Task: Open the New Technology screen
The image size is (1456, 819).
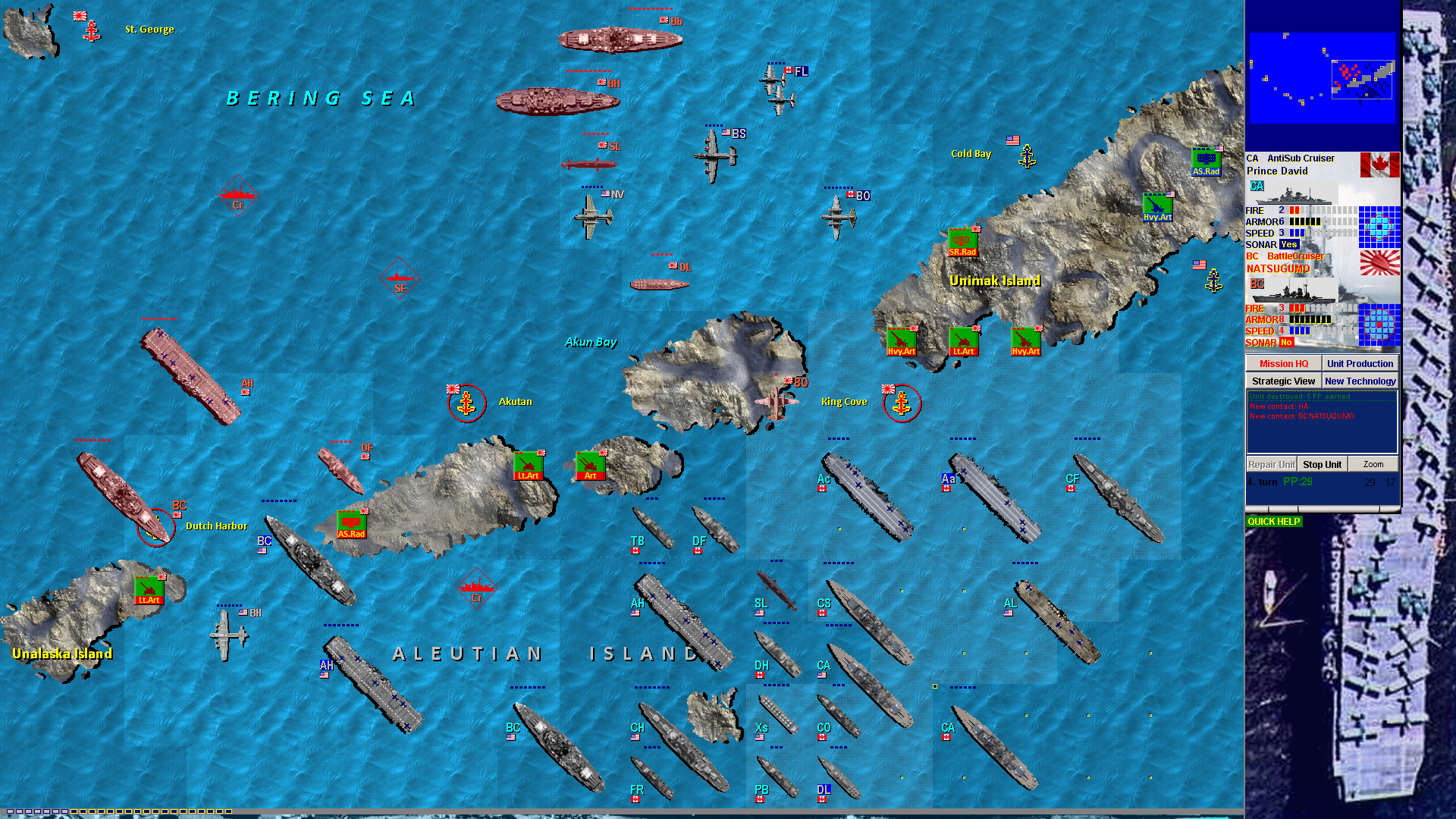Action: [1360, 380]
